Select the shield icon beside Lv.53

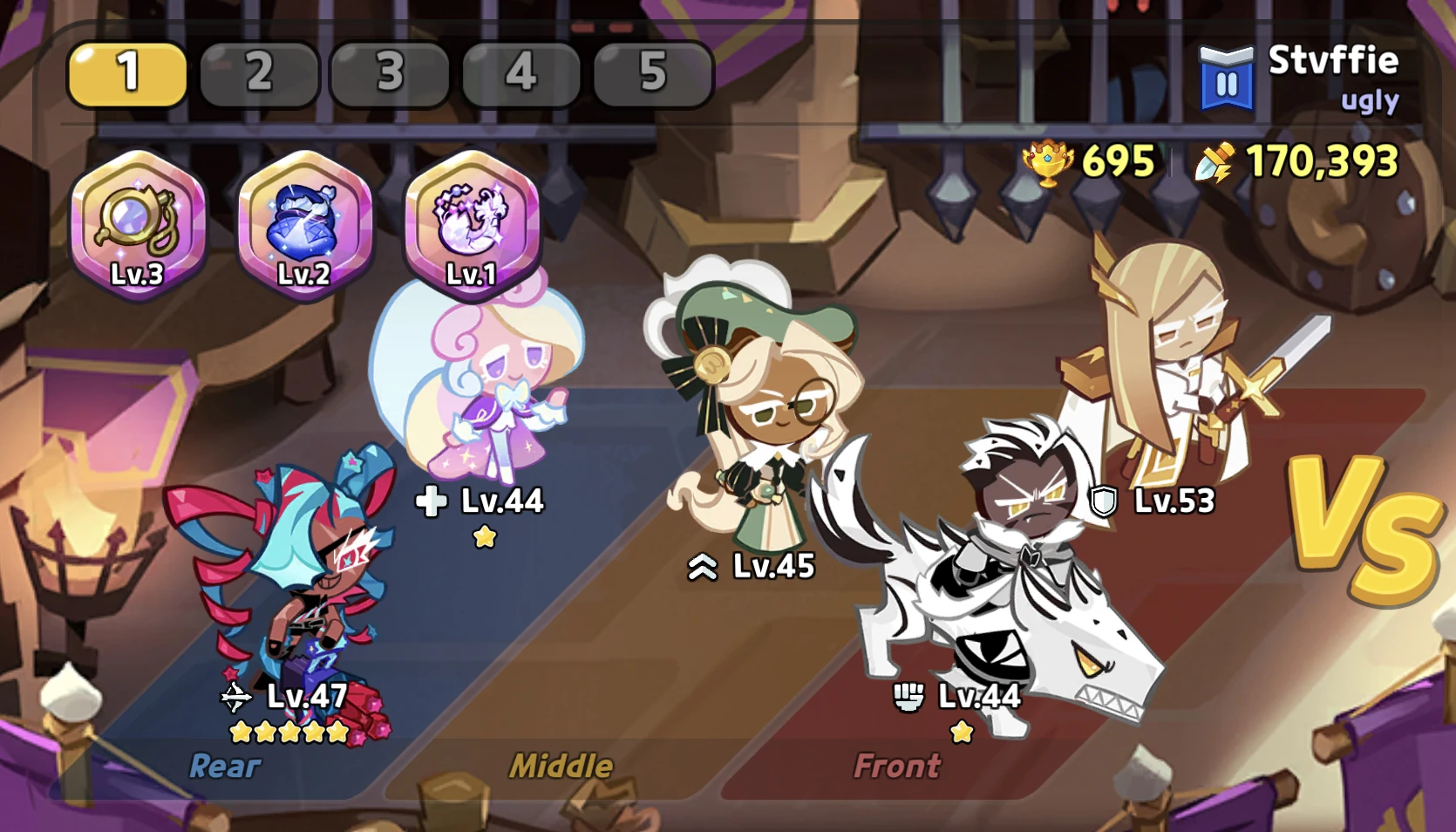1104,501
